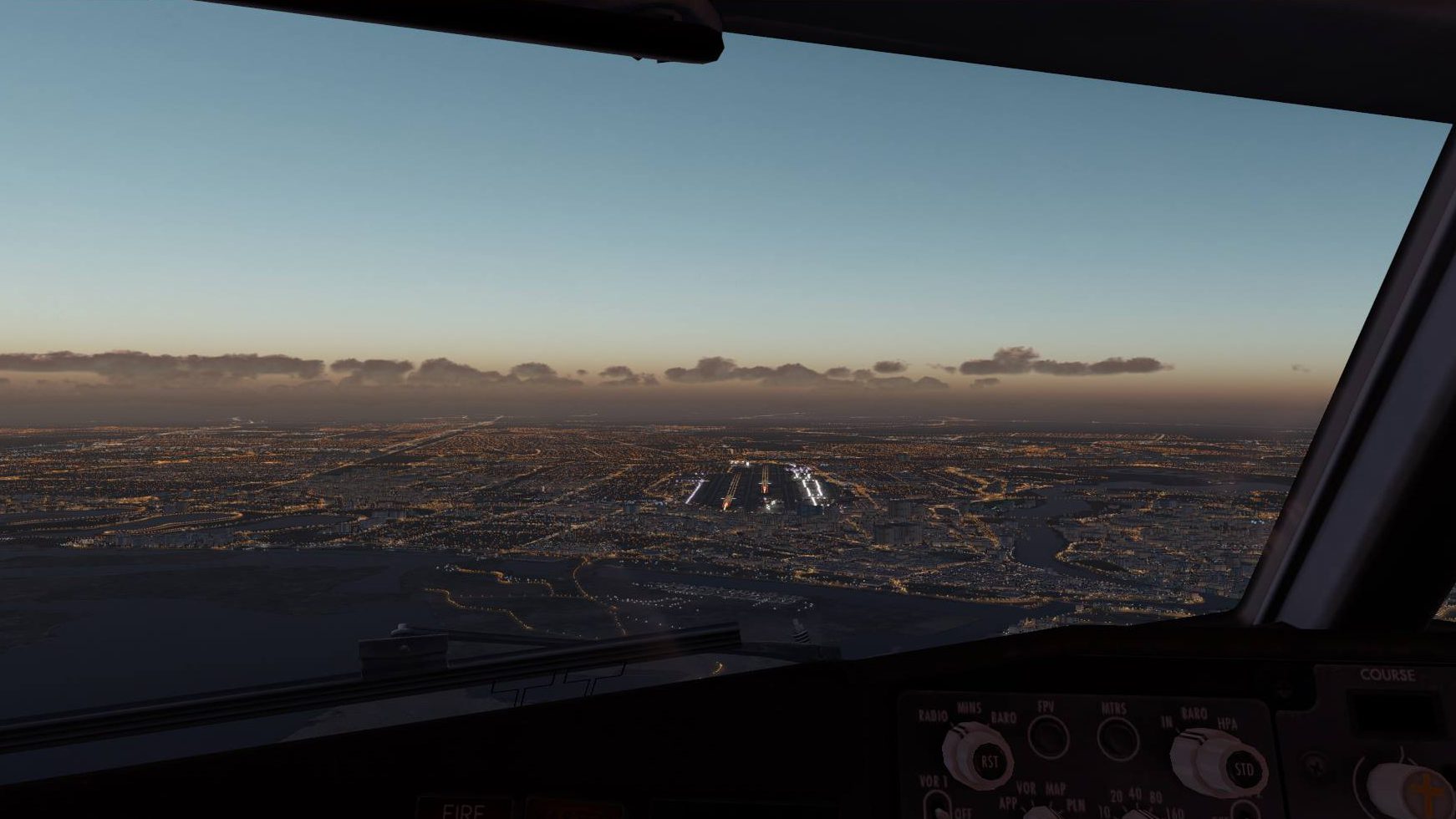
Task: Click the RST button on the MINS knob
Action: (x=989, y=761)
